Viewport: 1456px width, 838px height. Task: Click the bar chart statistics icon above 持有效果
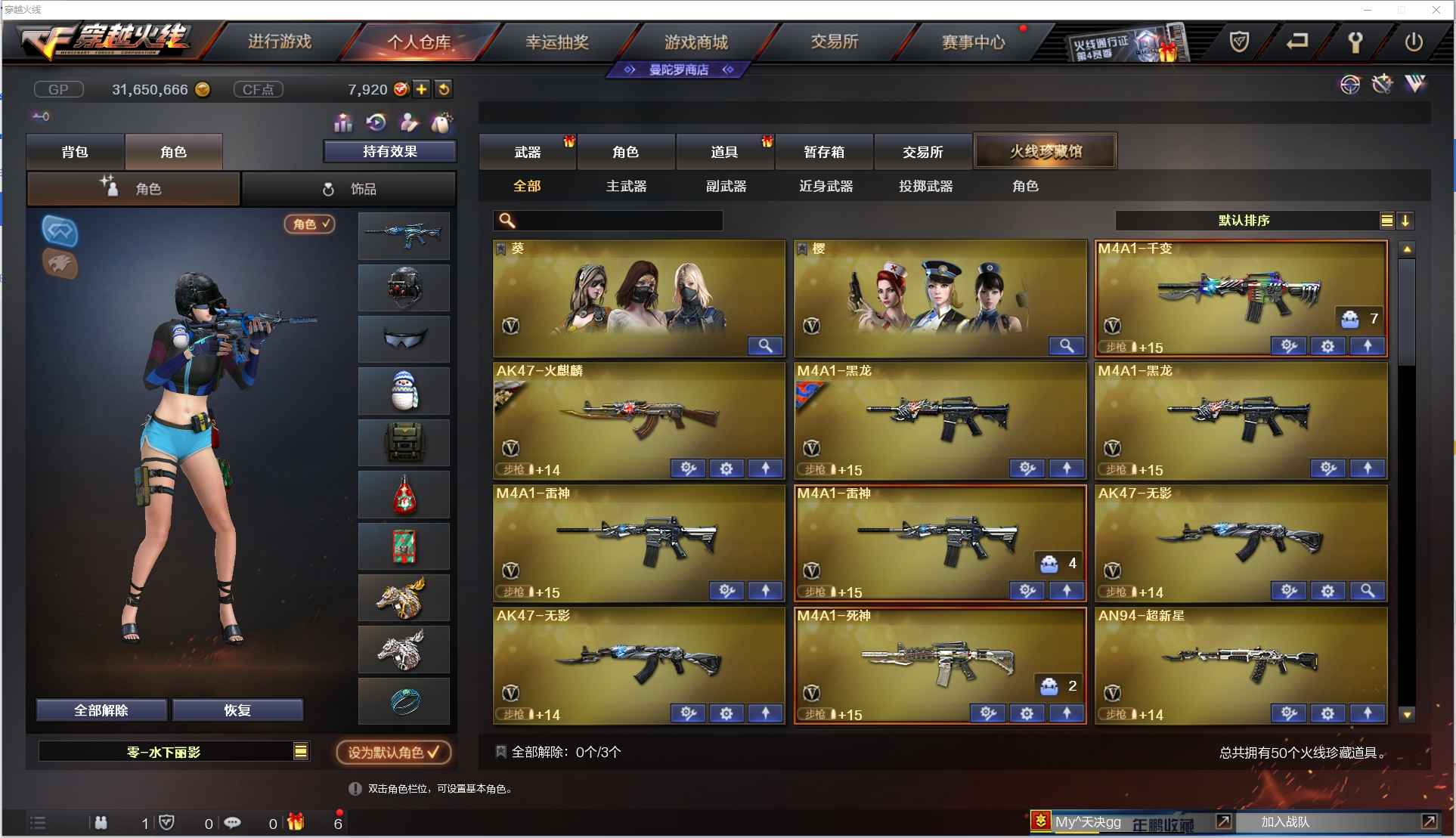point(342,122)
